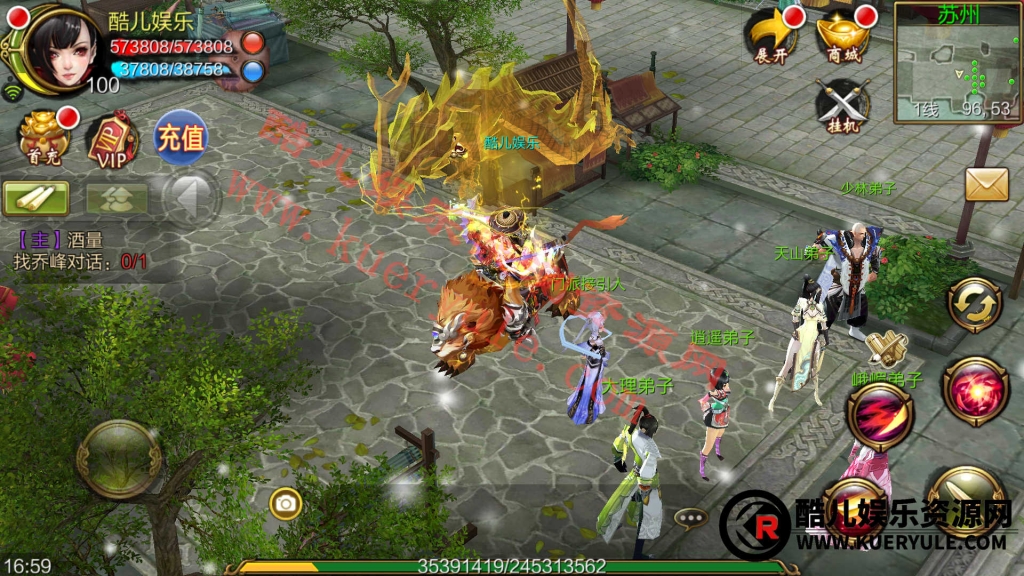Tap the blue 充值 recharge button
Screen dimensions: 1024x576
tap(180, 137)
